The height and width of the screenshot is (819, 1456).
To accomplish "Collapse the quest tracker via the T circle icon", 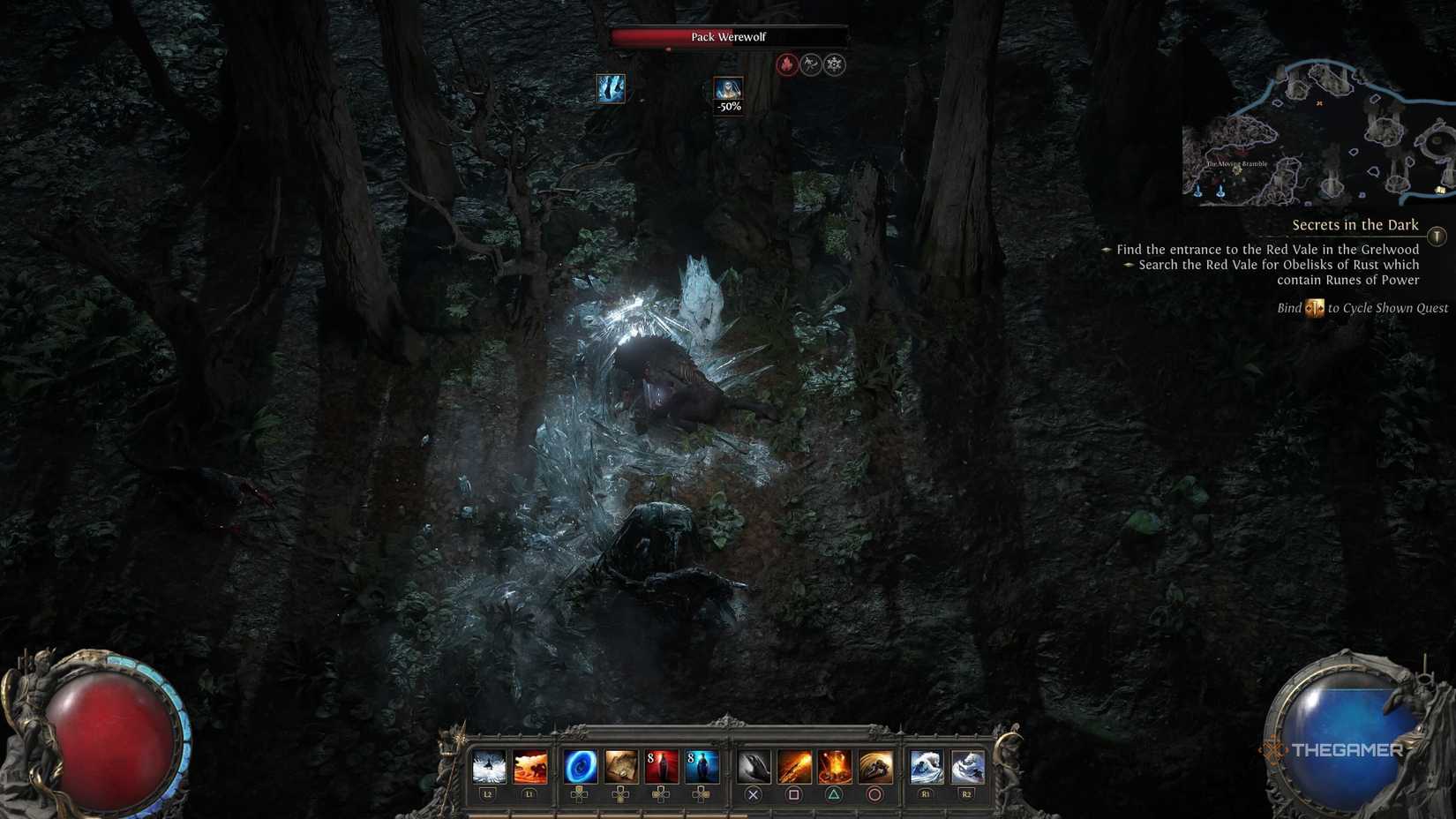I will [x=1437, y=237].
